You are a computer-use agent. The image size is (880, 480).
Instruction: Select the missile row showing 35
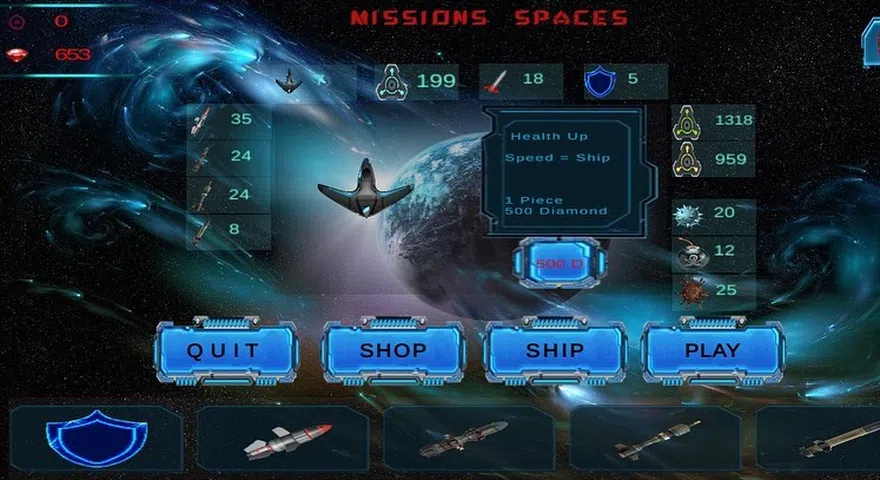tap(228, 120)
